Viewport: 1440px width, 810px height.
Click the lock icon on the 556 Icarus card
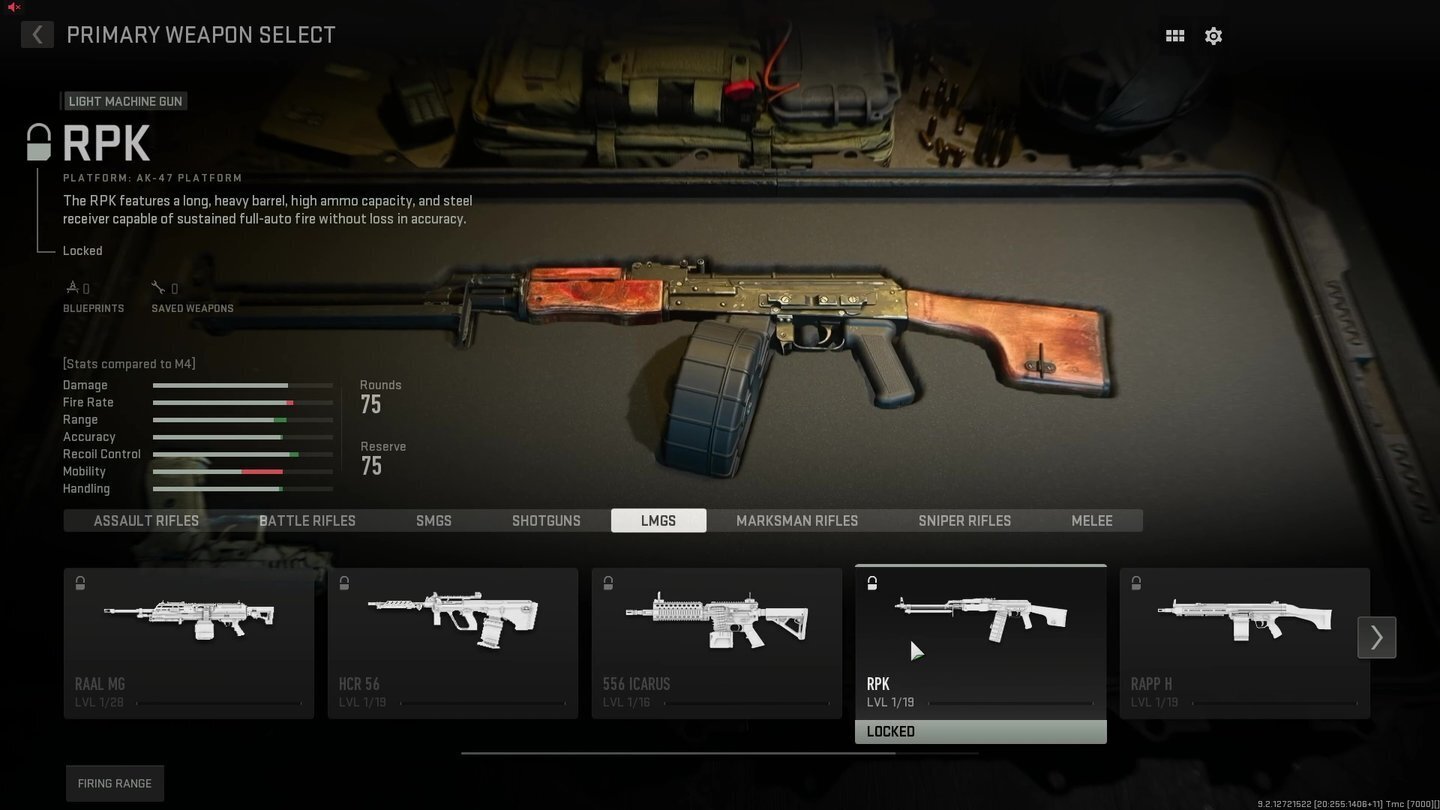point(608,583)
